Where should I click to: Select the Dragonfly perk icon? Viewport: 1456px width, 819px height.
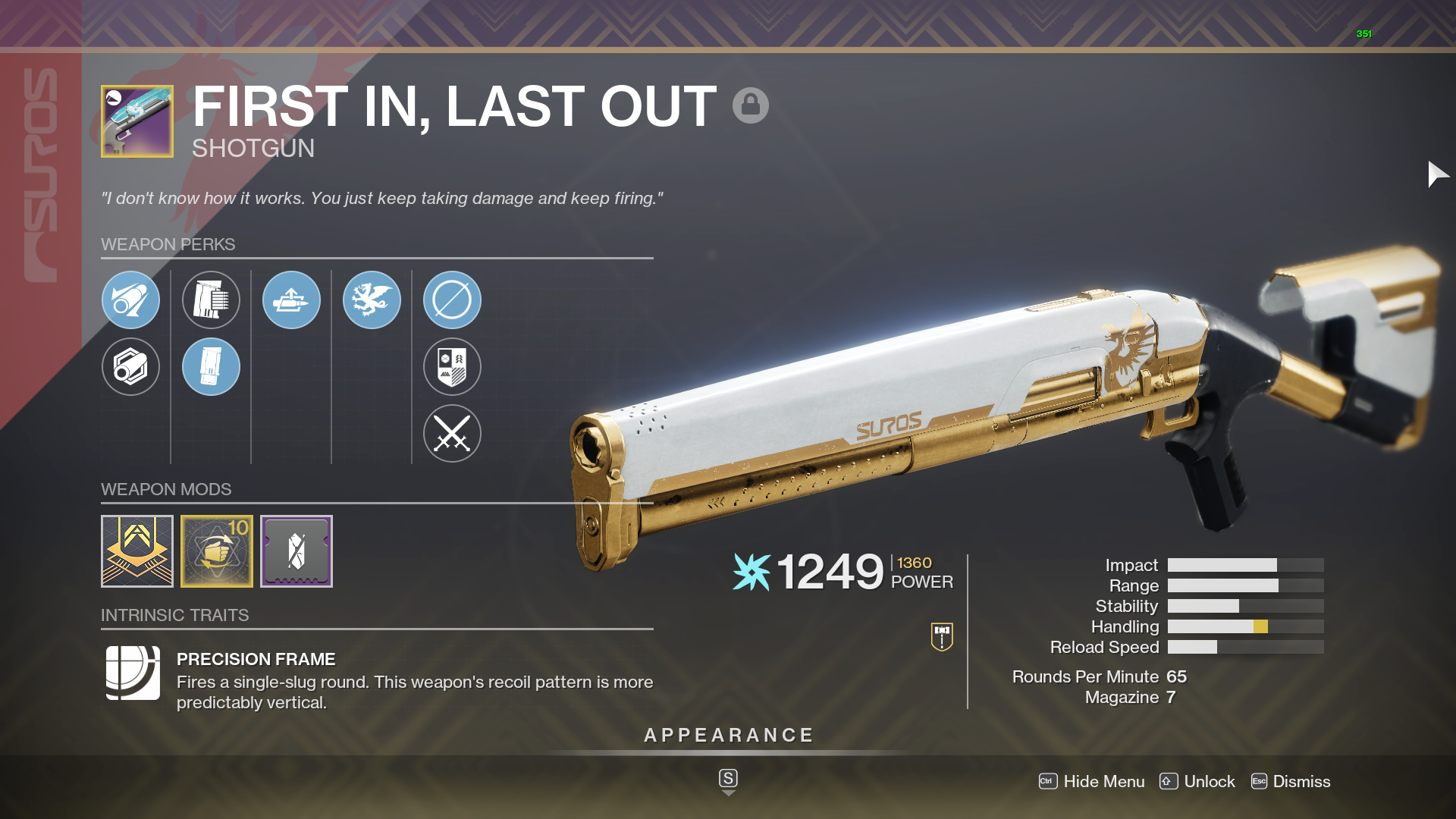[x=372, y=300]
